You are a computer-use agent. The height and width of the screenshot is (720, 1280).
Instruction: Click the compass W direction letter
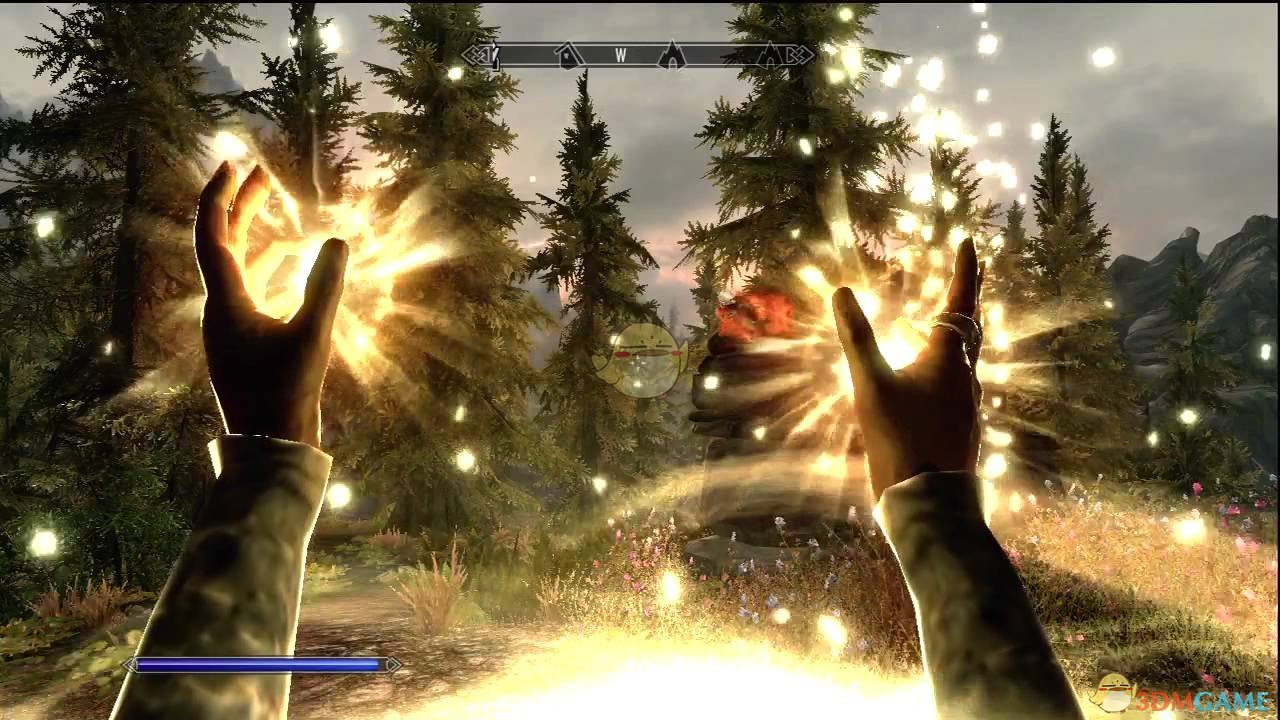pos(621,57)
